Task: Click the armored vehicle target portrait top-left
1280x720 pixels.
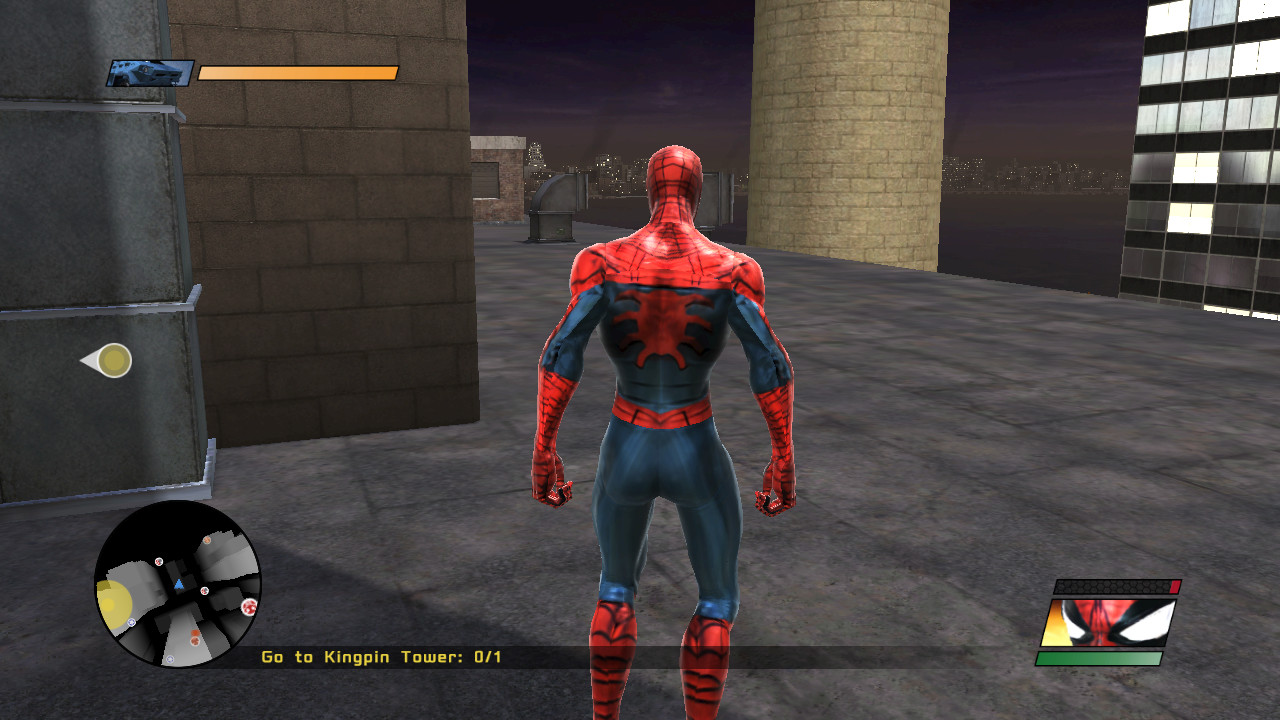Action: [x=150, y=72]
